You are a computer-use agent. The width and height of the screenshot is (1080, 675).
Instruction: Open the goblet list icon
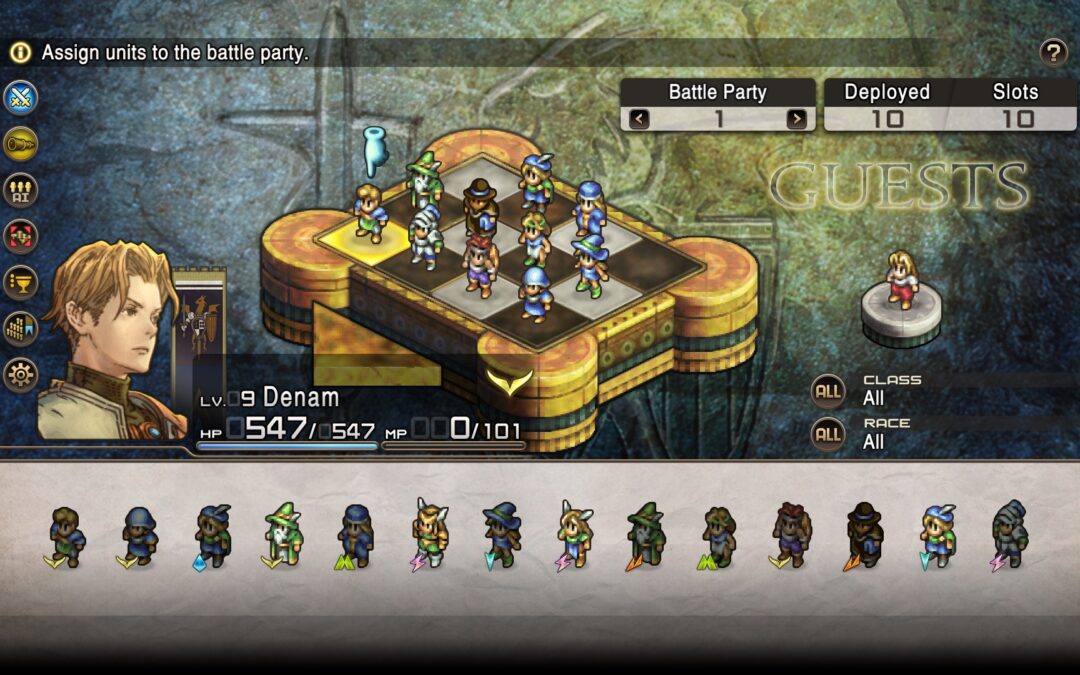20,282
